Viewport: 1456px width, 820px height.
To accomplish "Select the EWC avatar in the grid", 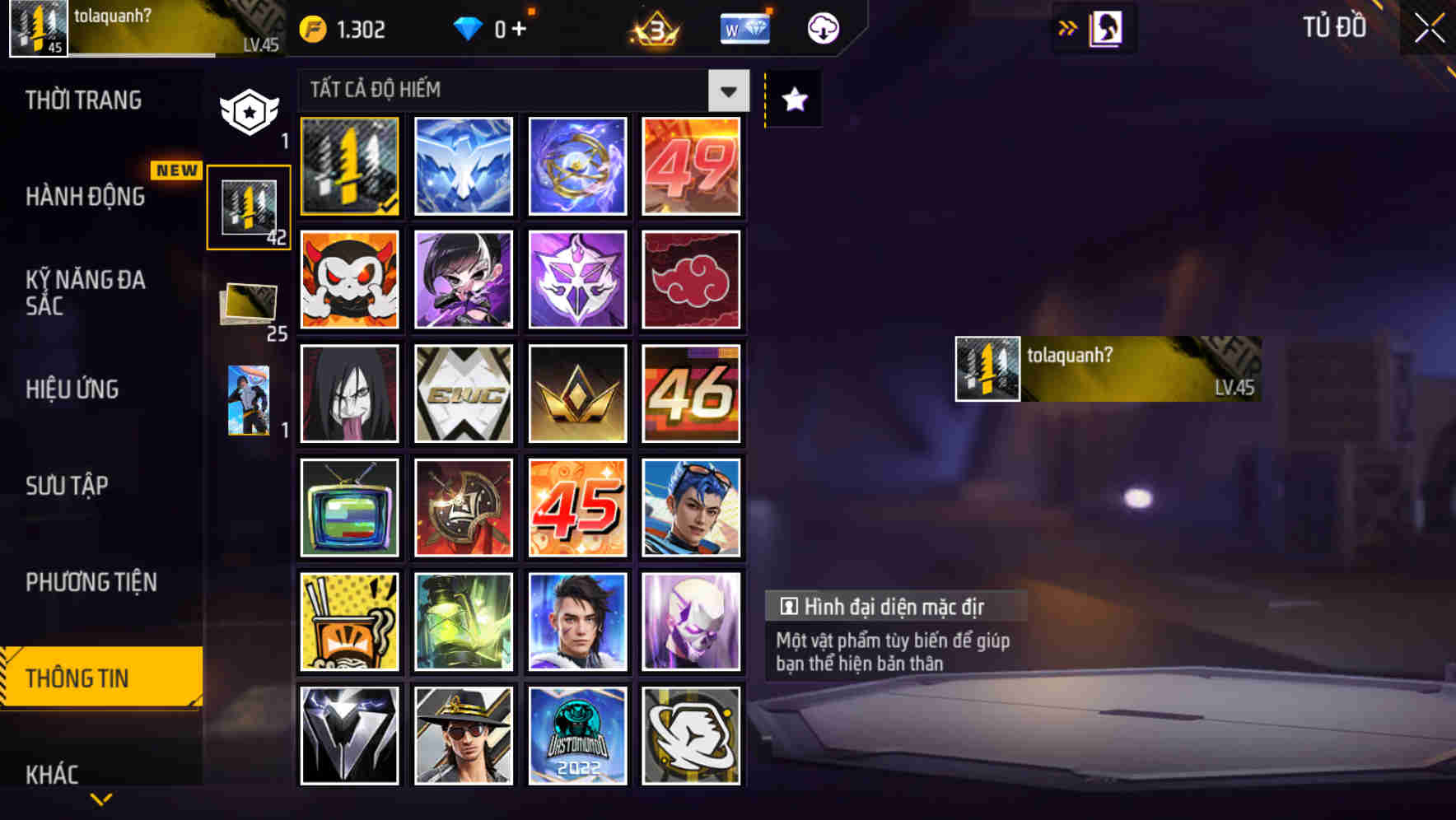I will [463, 394].
